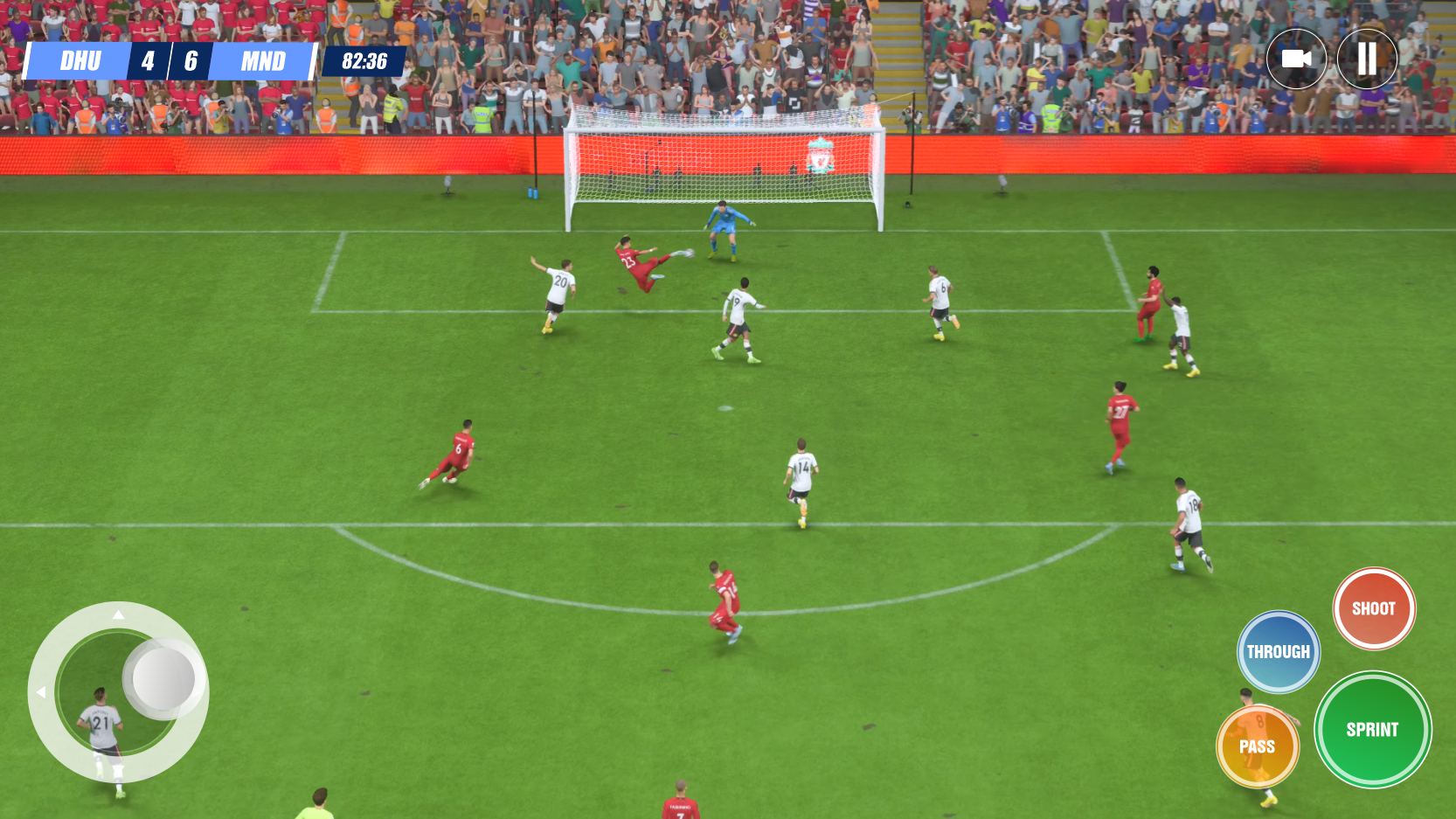Tap the SPRINT action button
The image size is (1456, 819).
[x=1374, y=730]
